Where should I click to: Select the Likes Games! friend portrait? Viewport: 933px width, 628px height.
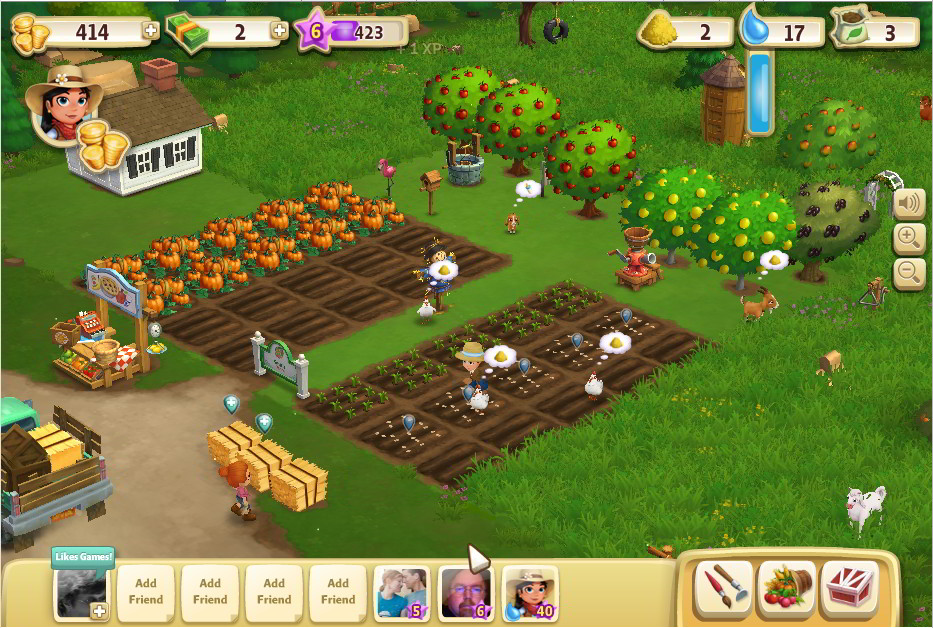point(82,594)
